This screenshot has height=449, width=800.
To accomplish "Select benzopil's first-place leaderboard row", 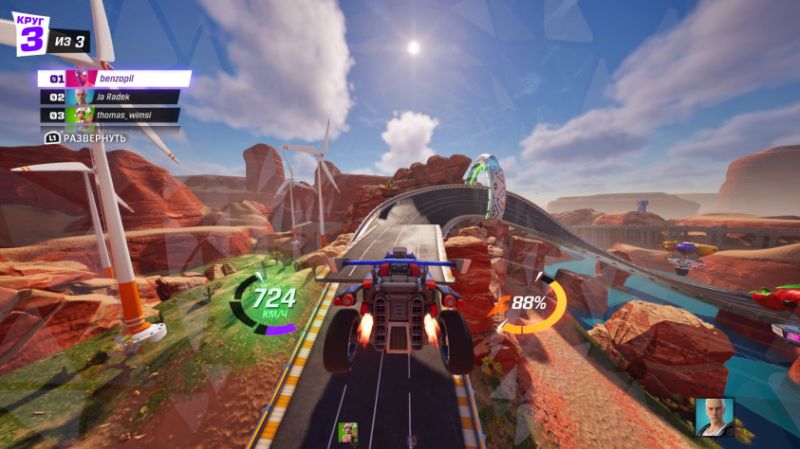I will tap(115, 78).
